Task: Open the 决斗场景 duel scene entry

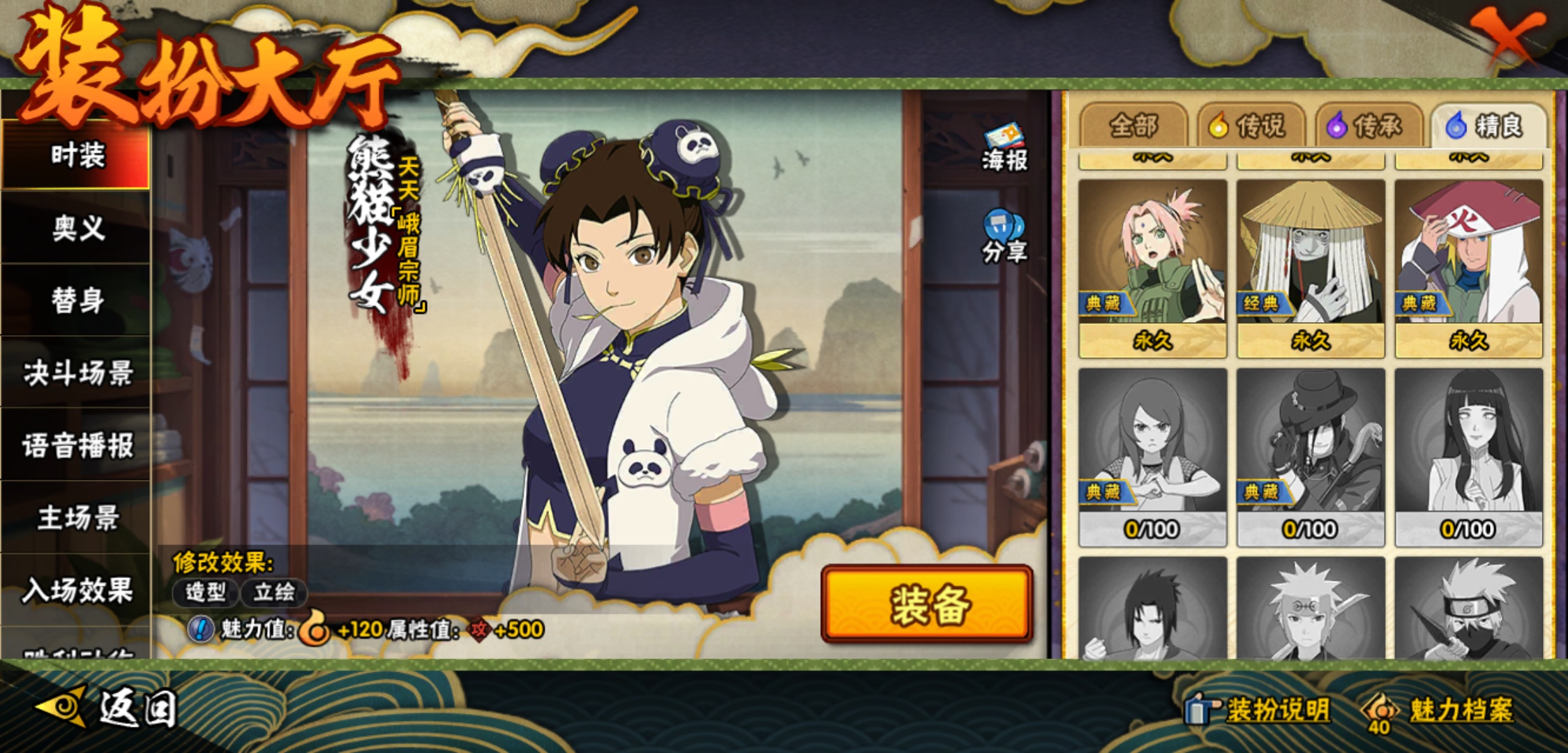Action: pyautogui.click(x=77, y=373)
